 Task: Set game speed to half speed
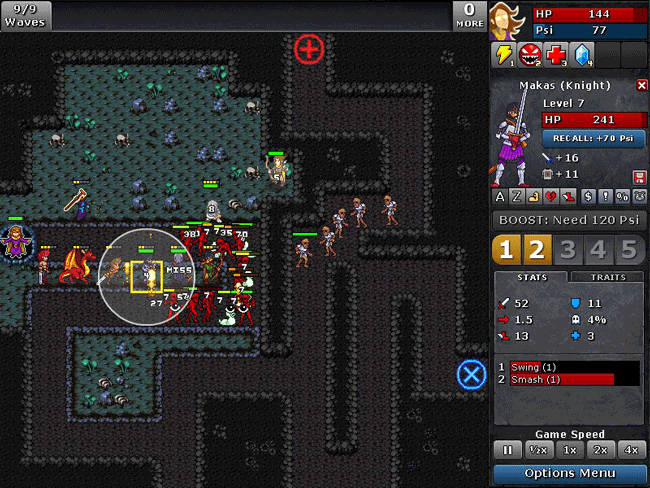click(538, 450)
